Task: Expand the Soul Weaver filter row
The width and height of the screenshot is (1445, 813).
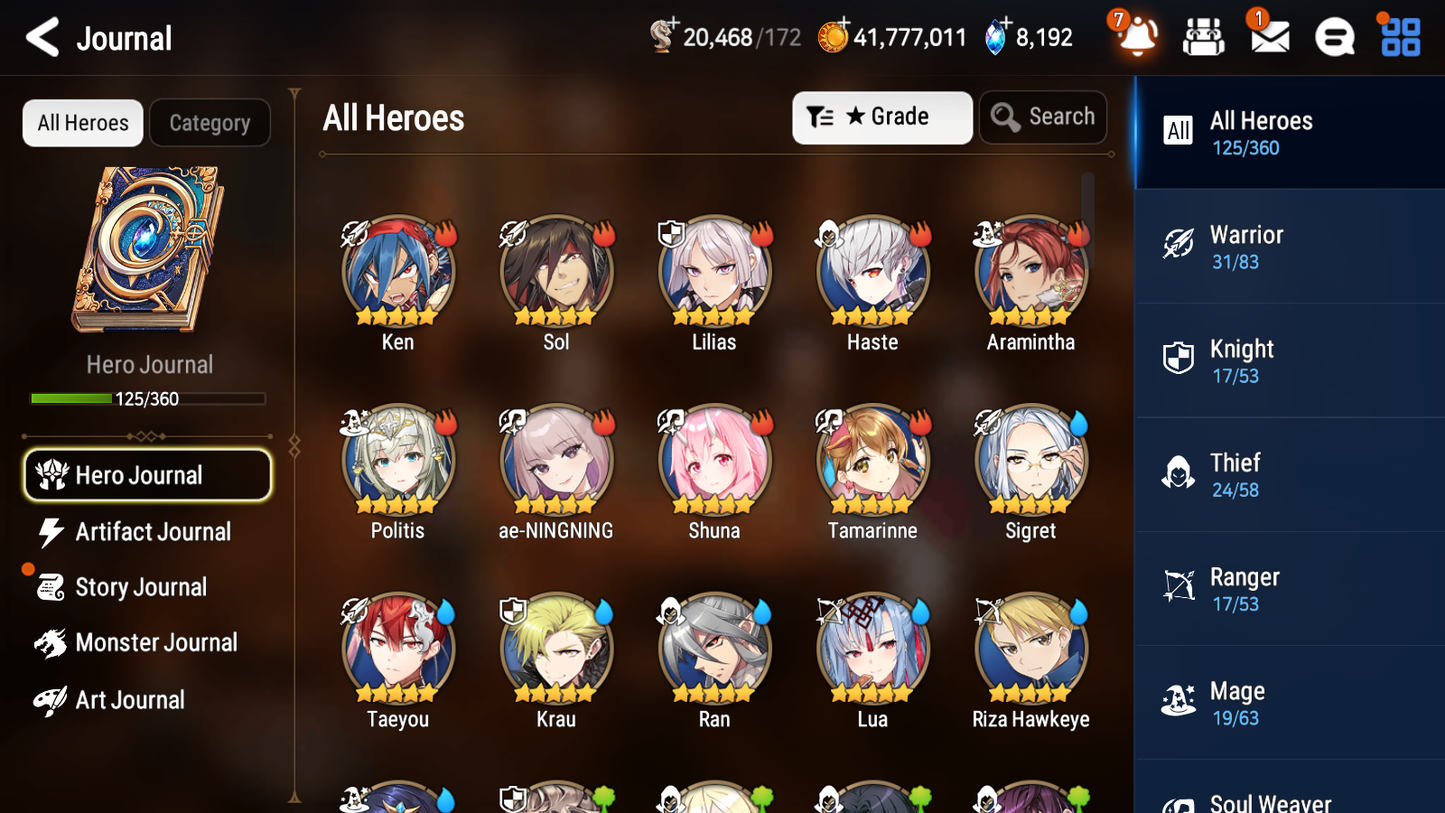Action: pyautogui.click(x=1289, y=795)
